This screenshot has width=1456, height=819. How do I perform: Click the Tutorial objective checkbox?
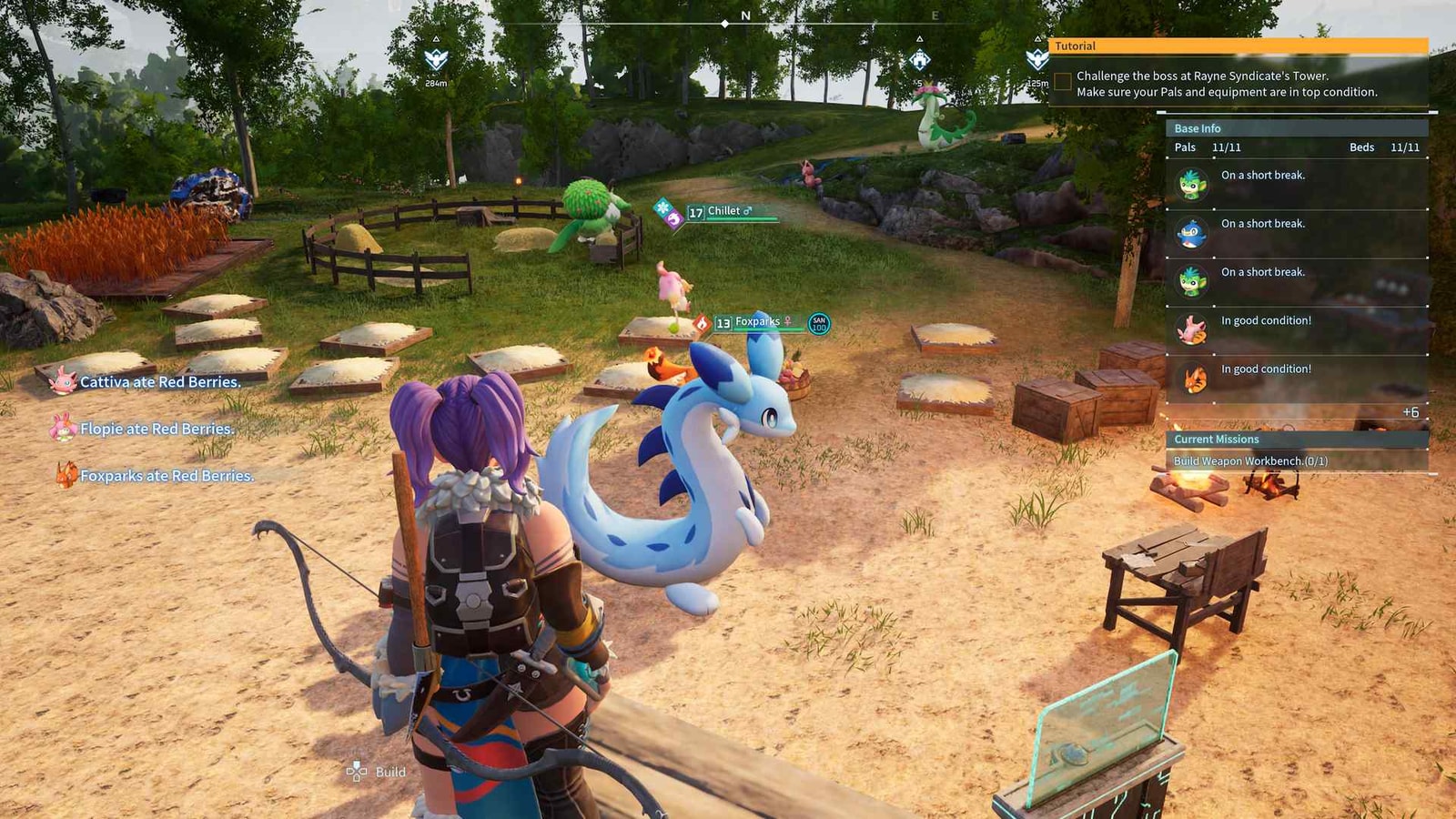pyautogui.click(x=1063, y=82)
